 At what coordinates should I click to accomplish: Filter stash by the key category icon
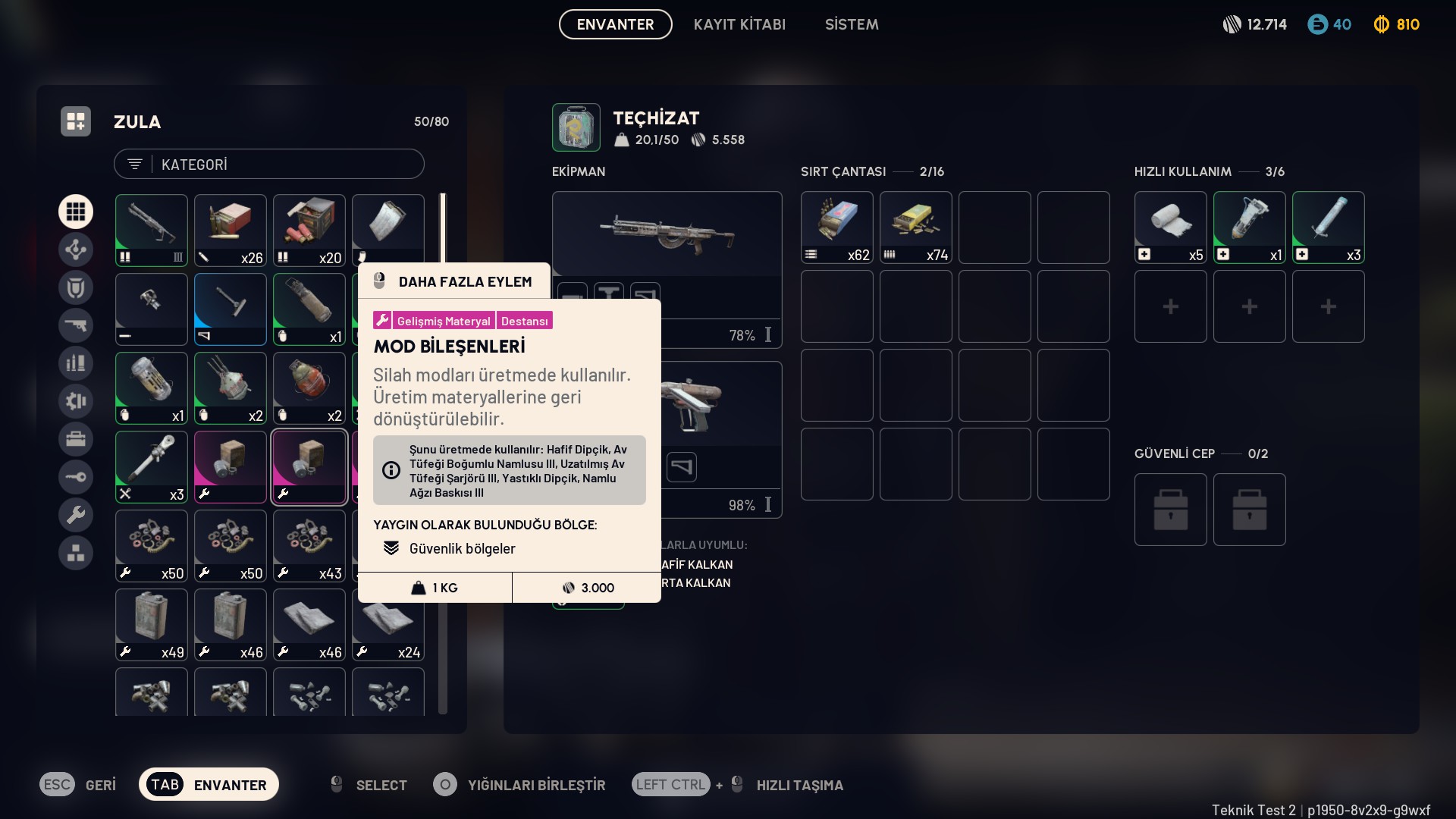pos(76,477)
